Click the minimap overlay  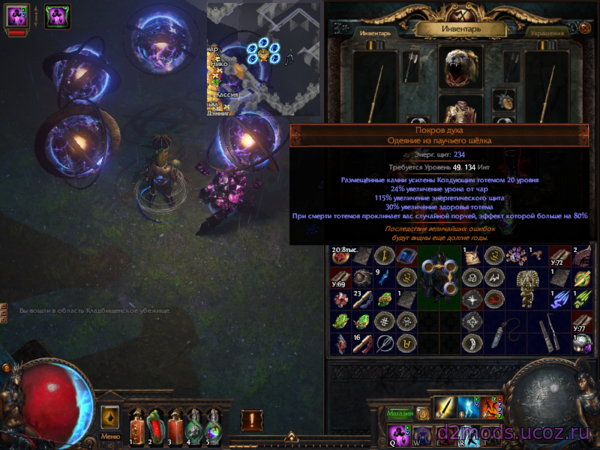265,60
